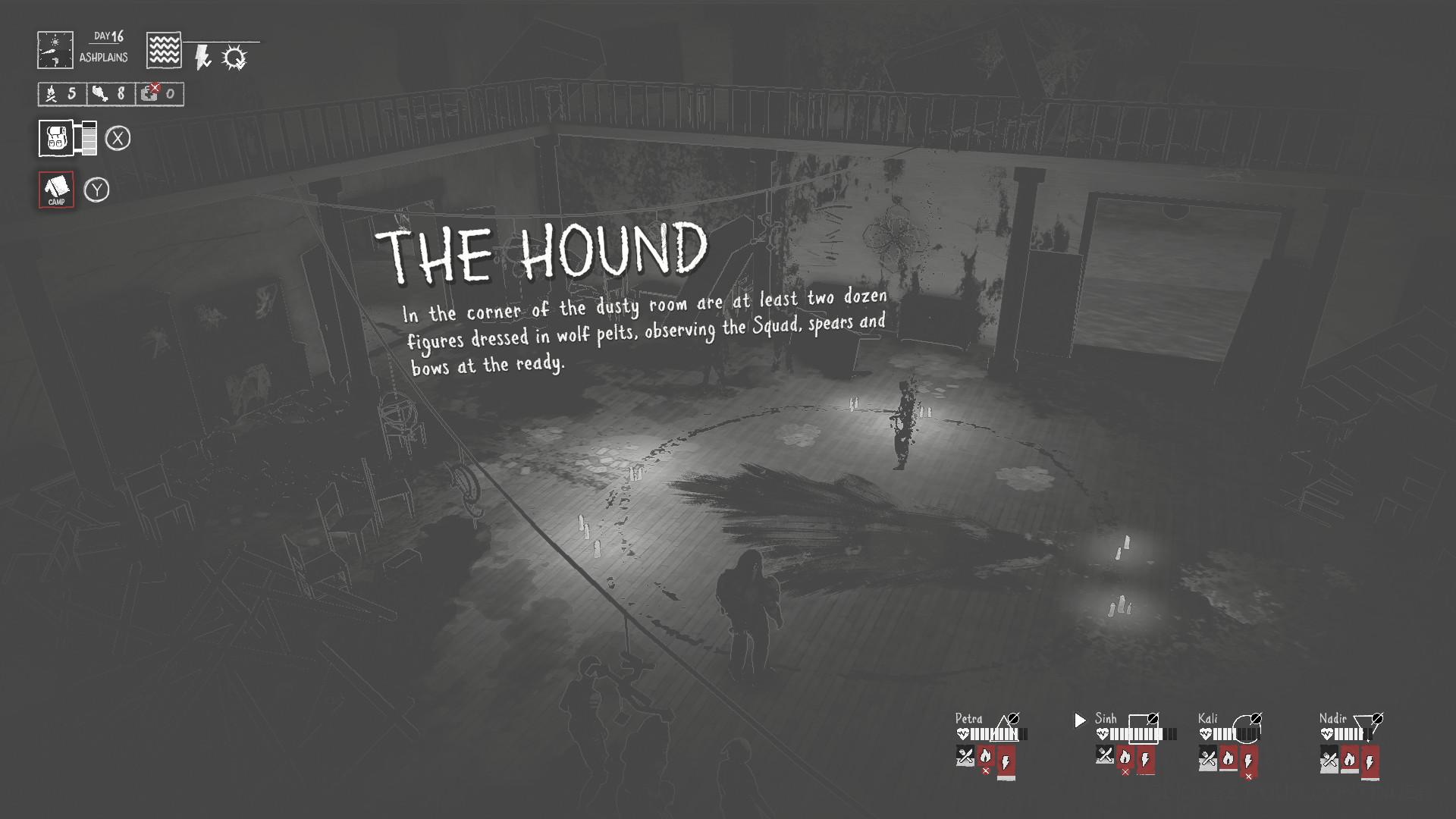Click the sun weather forecast icon
The height and width of the screenshot is (819, 1456).
pyautogui.click(x=233, y=56)
